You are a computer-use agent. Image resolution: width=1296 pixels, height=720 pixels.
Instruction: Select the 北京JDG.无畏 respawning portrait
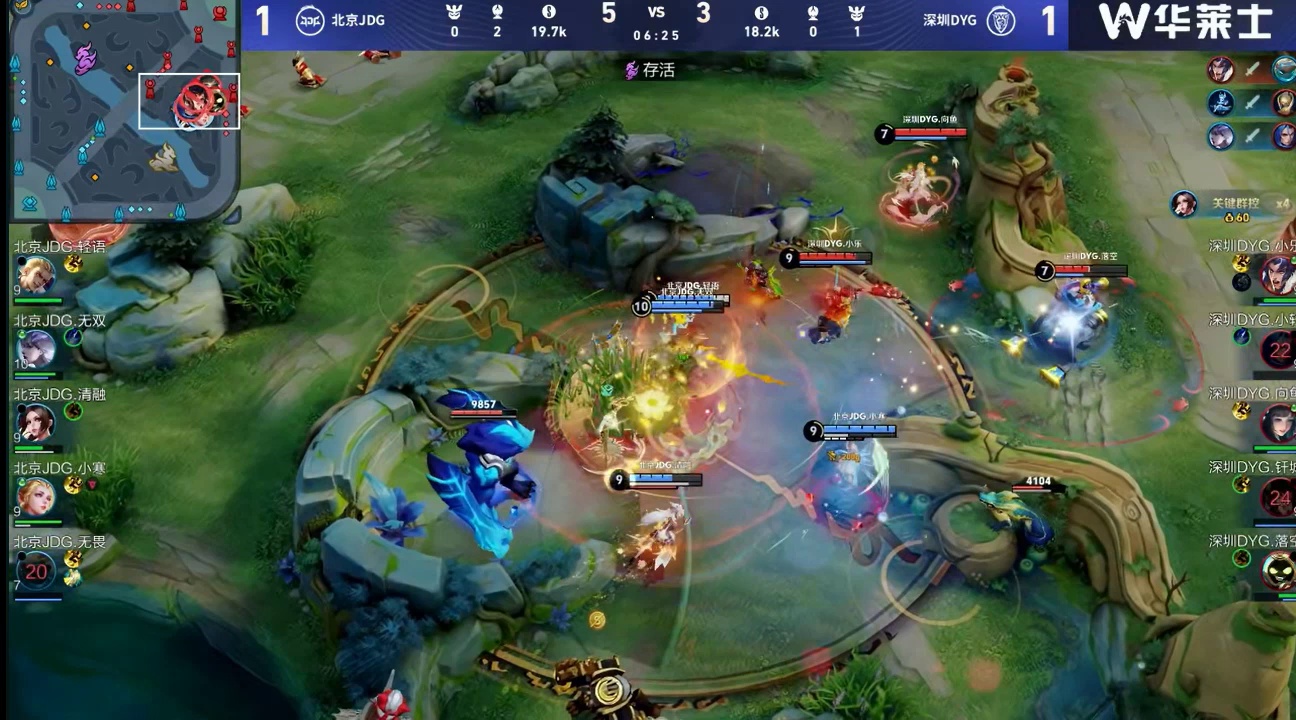click(37, 571)
